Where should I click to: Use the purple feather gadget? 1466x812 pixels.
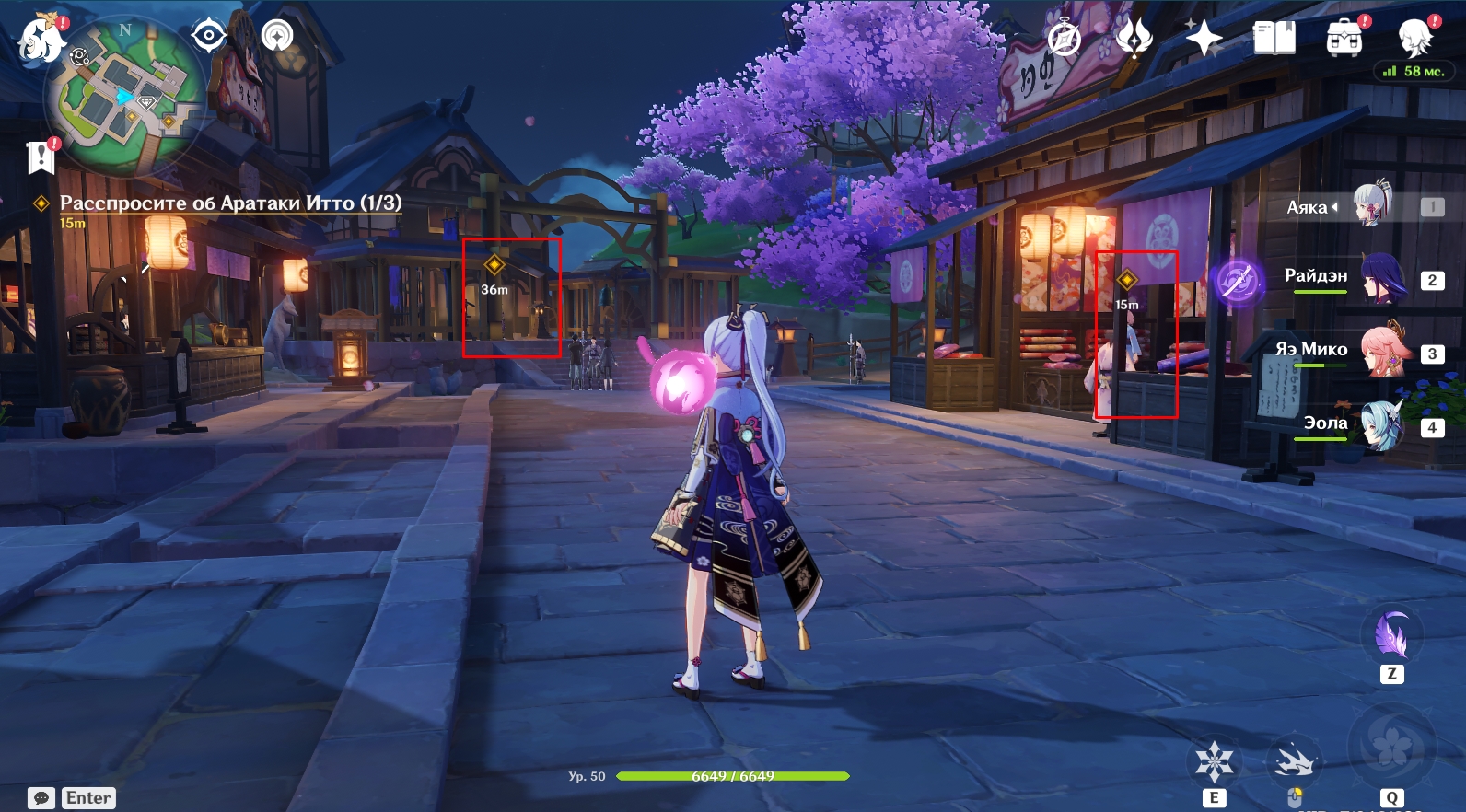[1391, 635]
